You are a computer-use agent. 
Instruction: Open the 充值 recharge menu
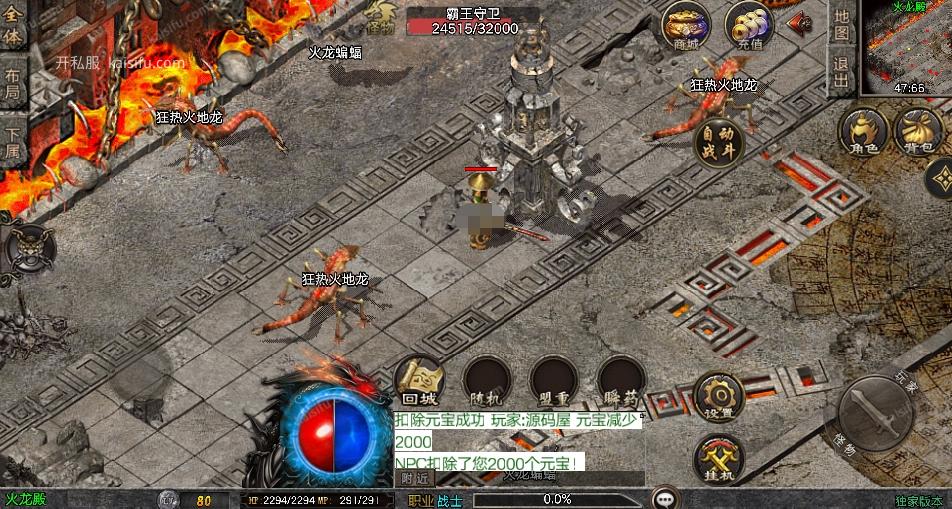[748, 26]
